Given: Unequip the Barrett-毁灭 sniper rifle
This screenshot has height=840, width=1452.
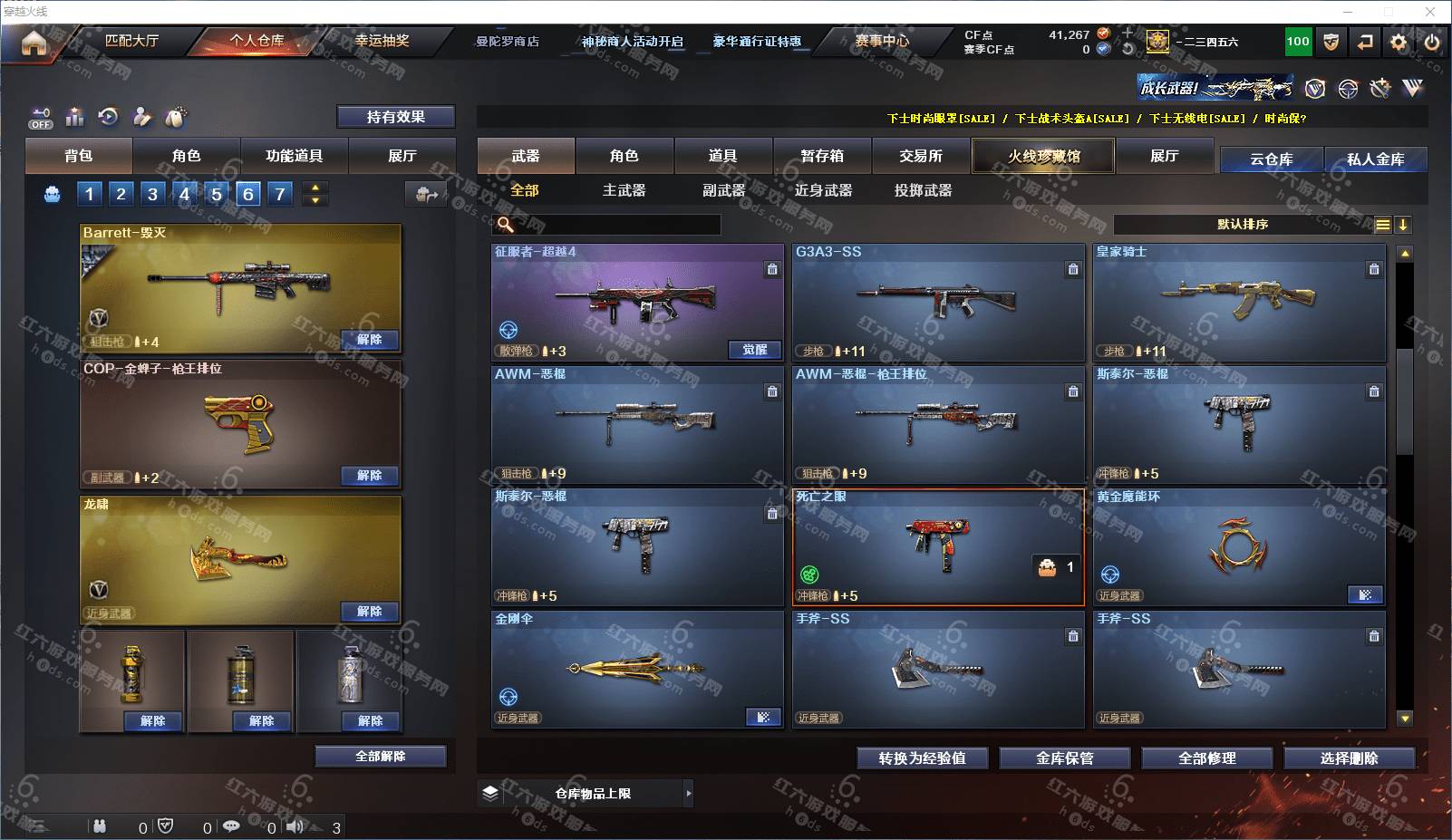Looking at the screenshot, I should 369,340.
